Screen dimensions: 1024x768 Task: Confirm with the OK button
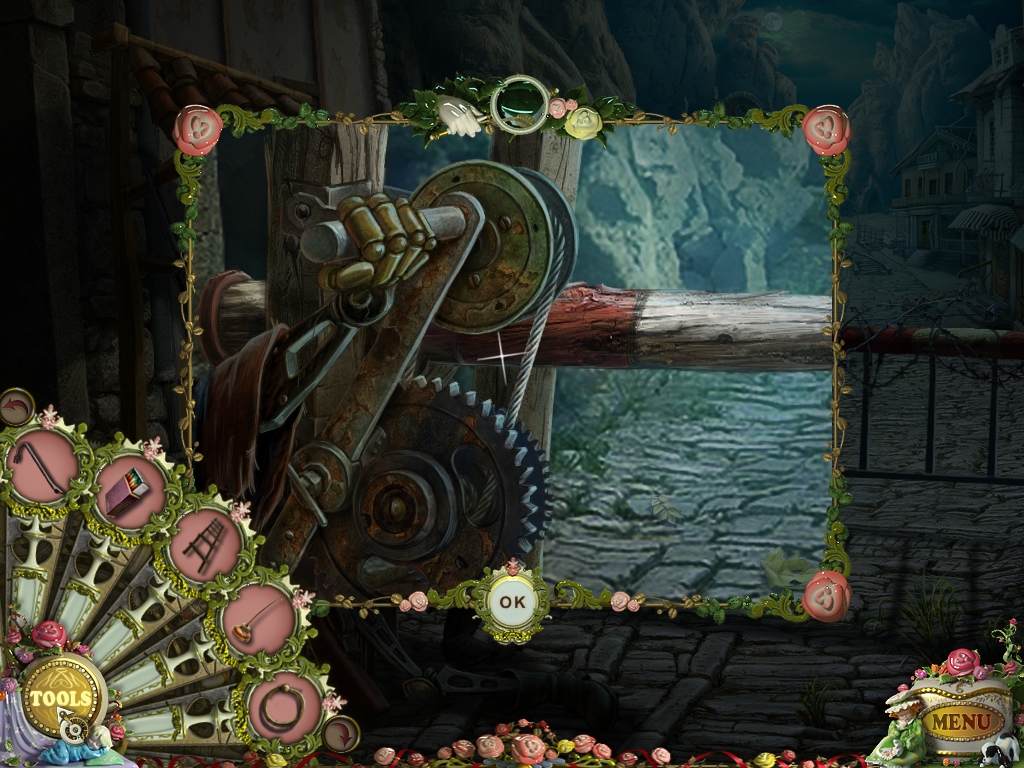[512, 602]
